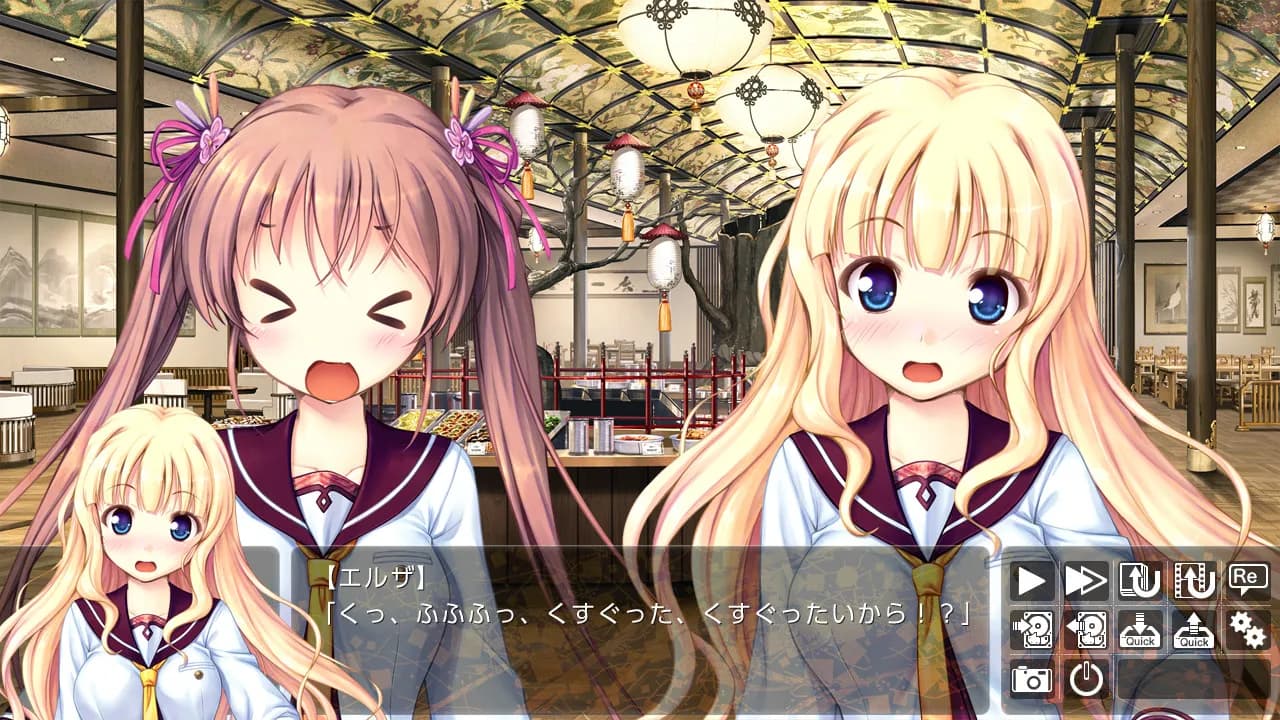Perform a Quick Save
Image resolution: width=1280 pixels, height=720 pixels.
pos(1140,630)
